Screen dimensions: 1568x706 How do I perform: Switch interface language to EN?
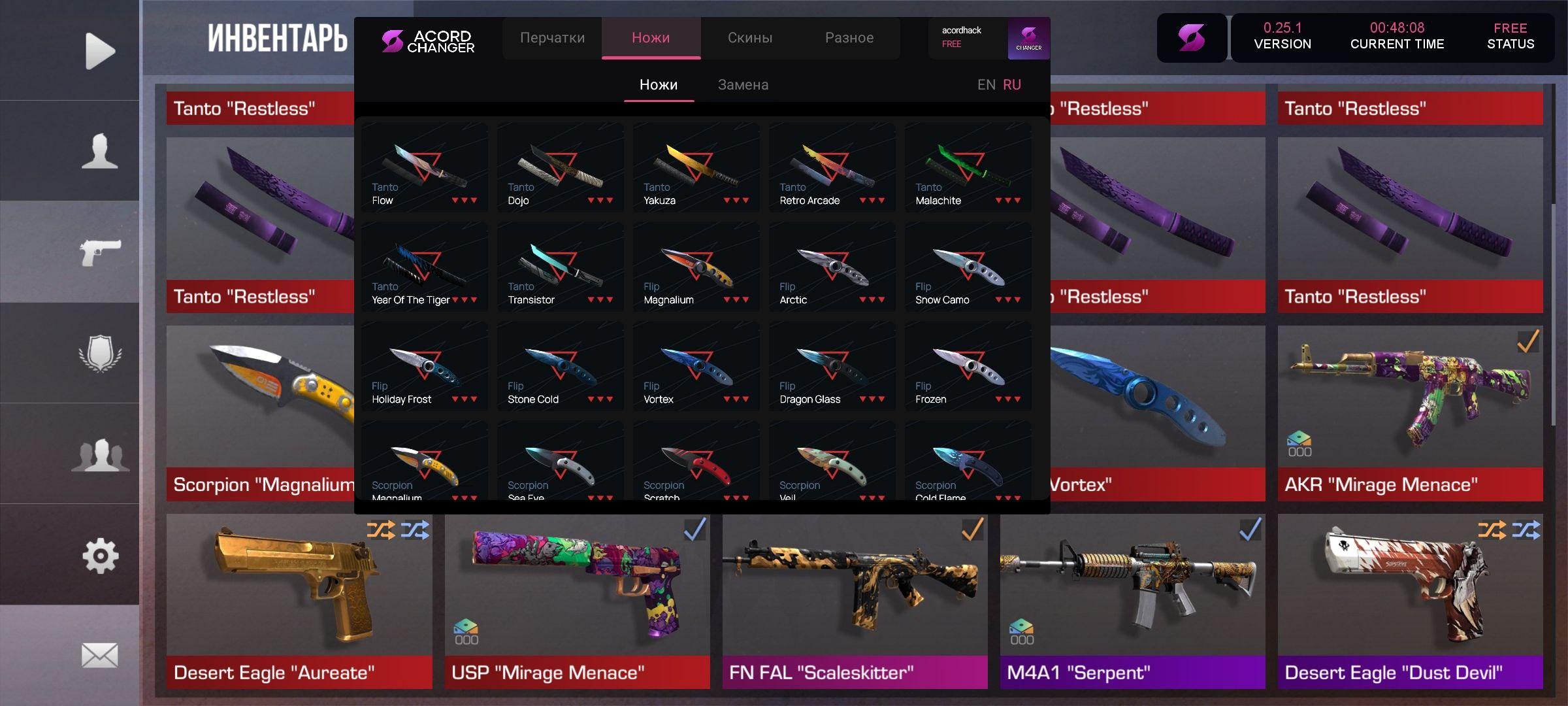tap(987, 84)
